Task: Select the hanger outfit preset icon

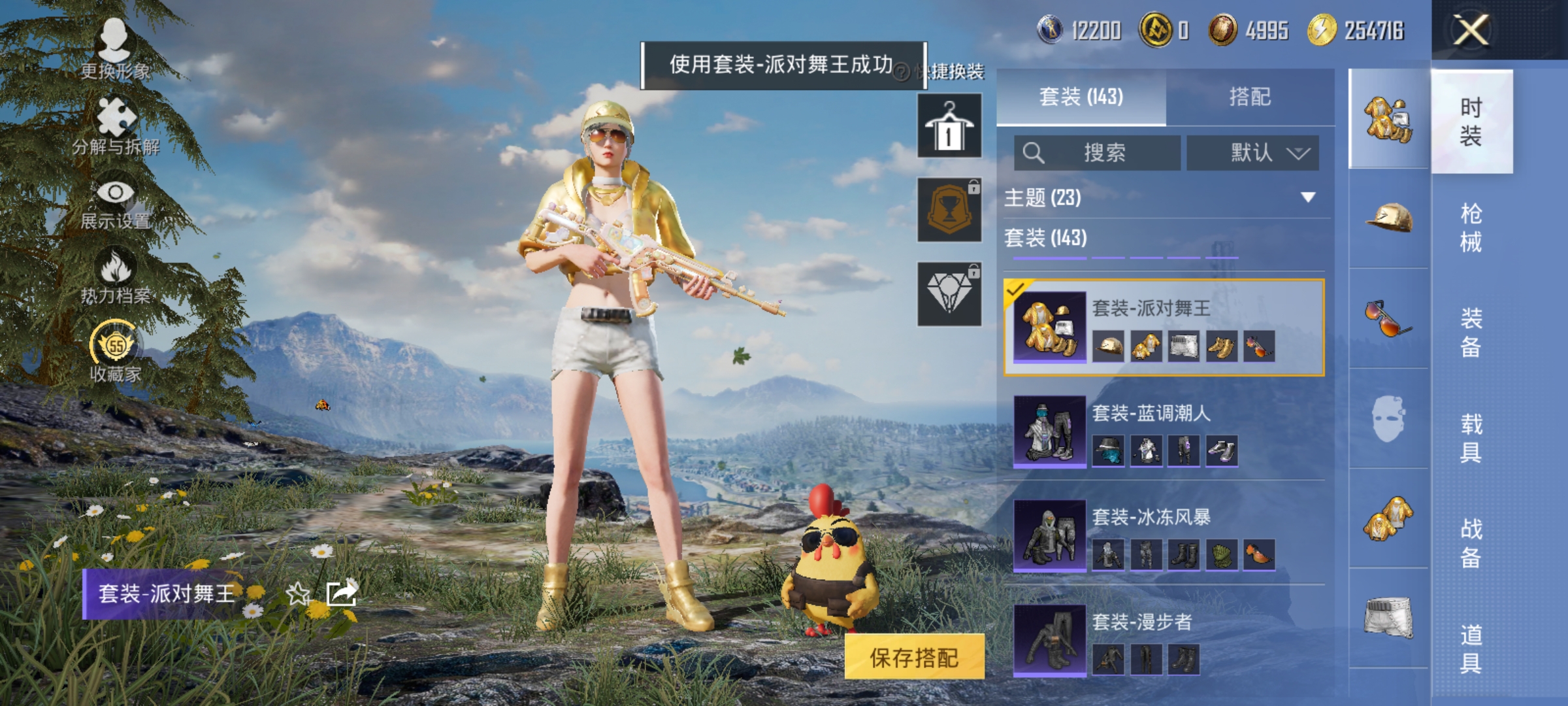Action: 949,124
